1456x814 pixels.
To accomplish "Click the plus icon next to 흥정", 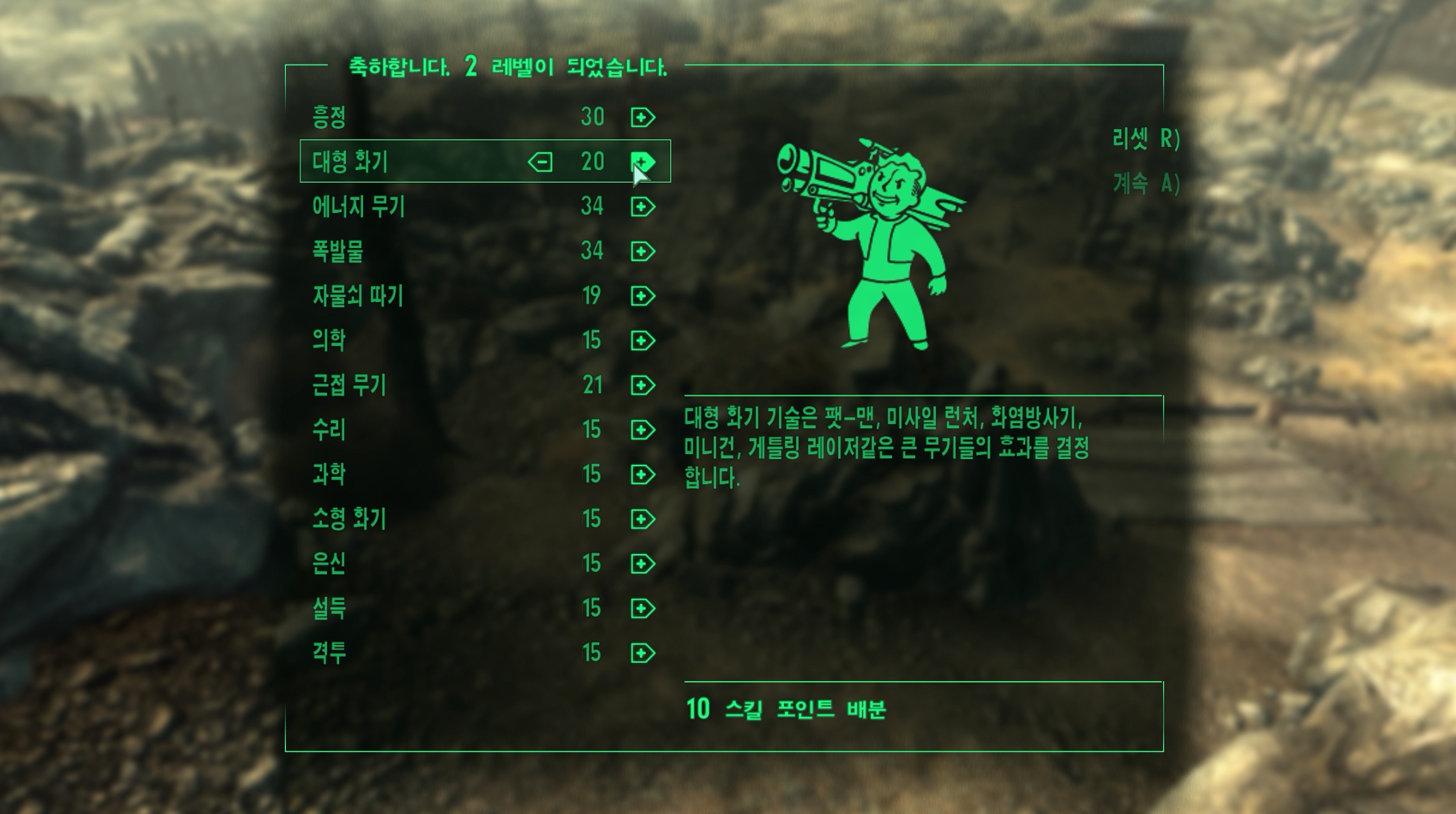I will pos(641,116).
